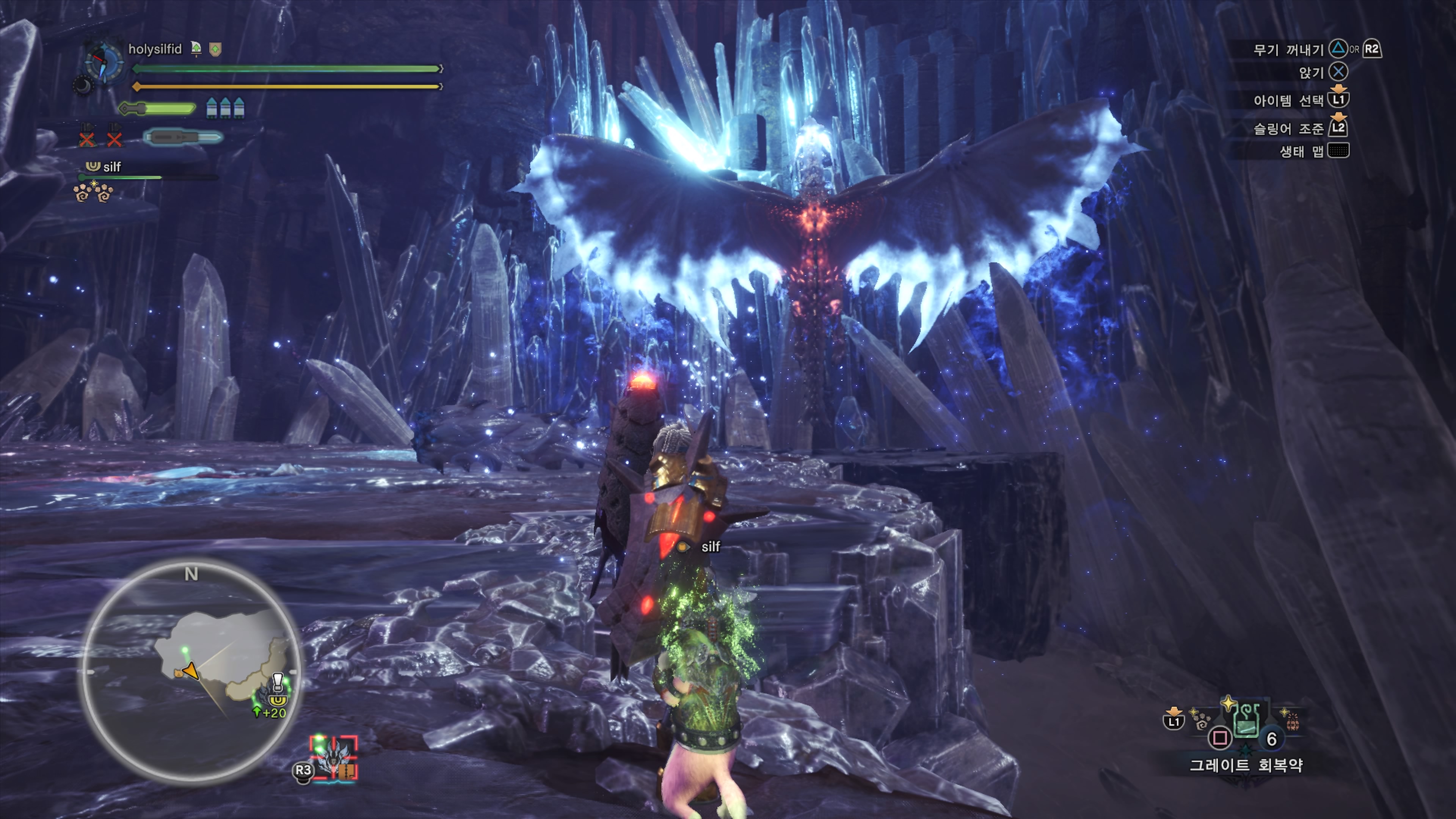Click the Palico marker on the minimap
Image resolution: width=1456 pixels, height=819 pixels.
[179, 673]
